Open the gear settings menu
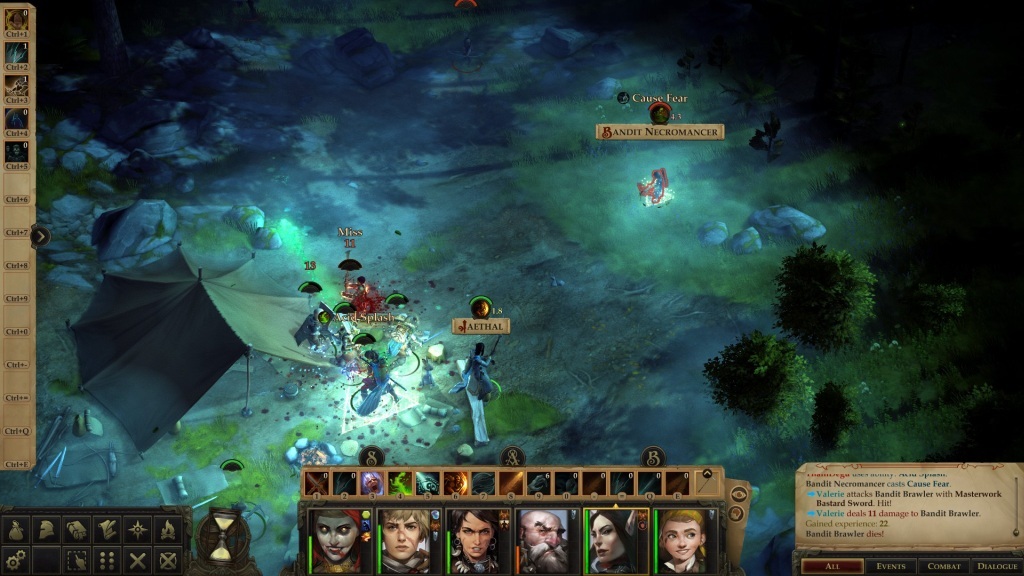 pos(14,560)
